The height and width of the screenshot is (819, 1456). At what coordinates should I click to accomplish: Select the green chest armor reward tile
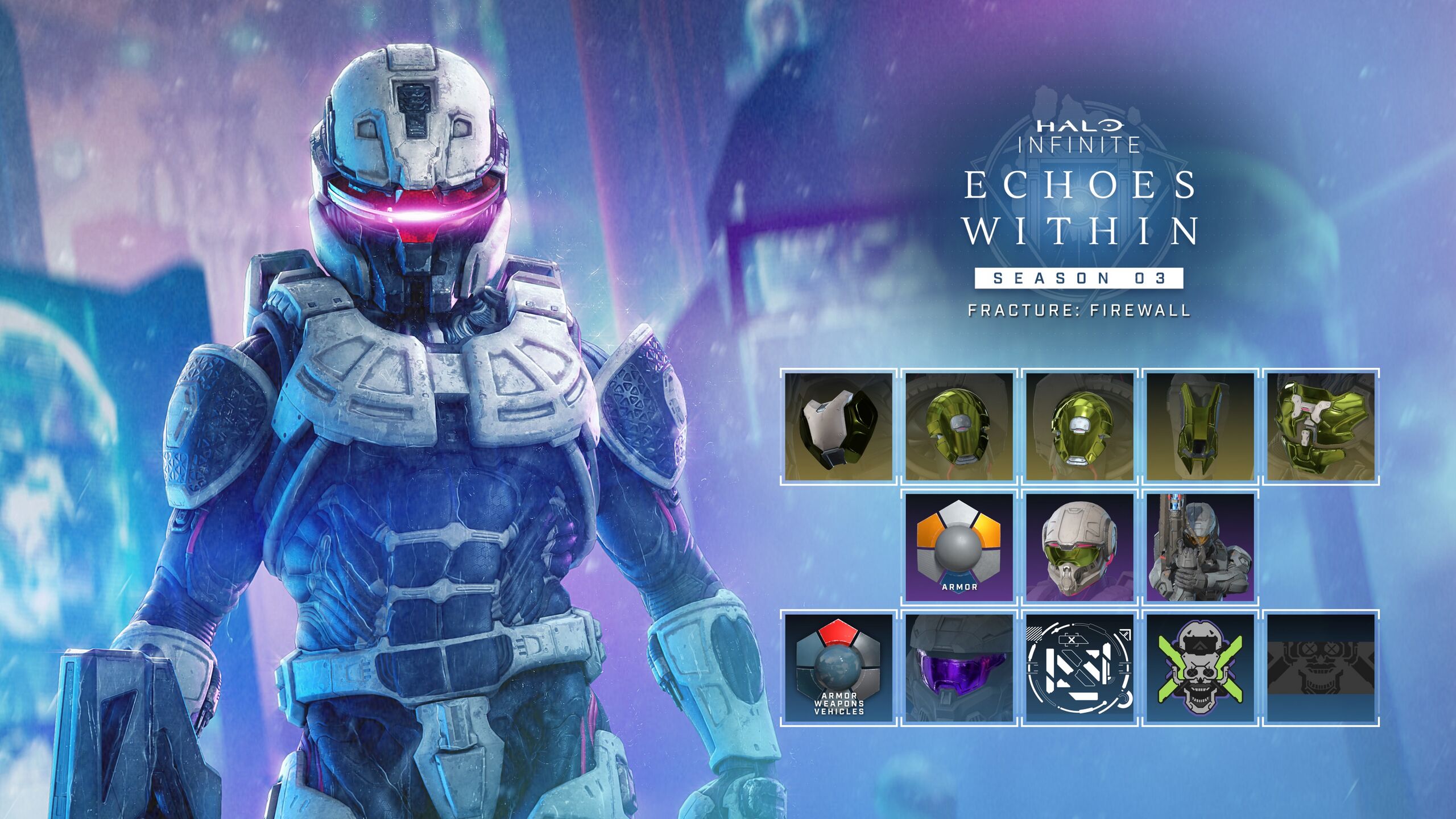point(1321,426)
